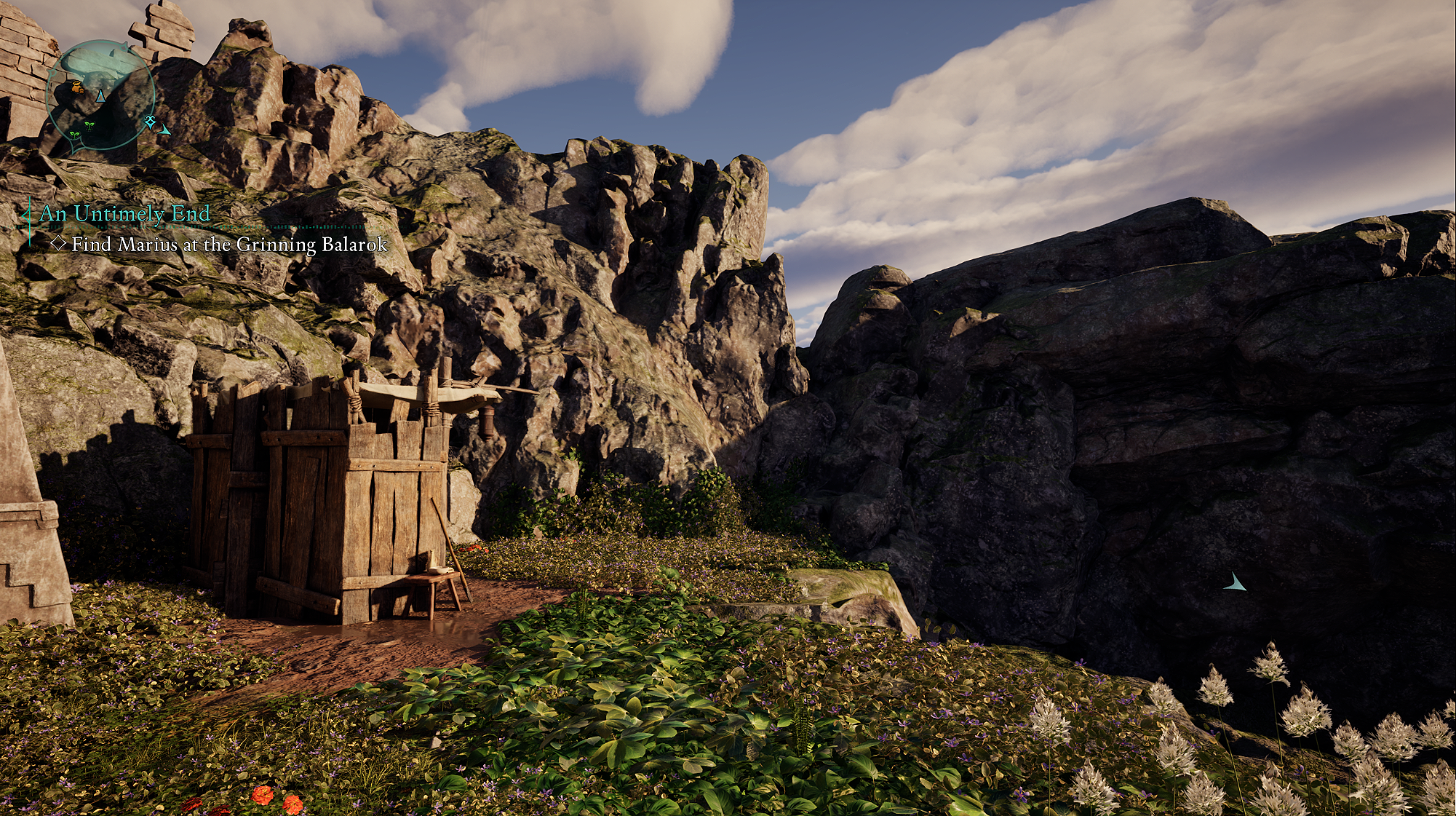Click the Find Marius at the Grinning Balarok objective
The image size is (1456, 816).
pos(228,245)
